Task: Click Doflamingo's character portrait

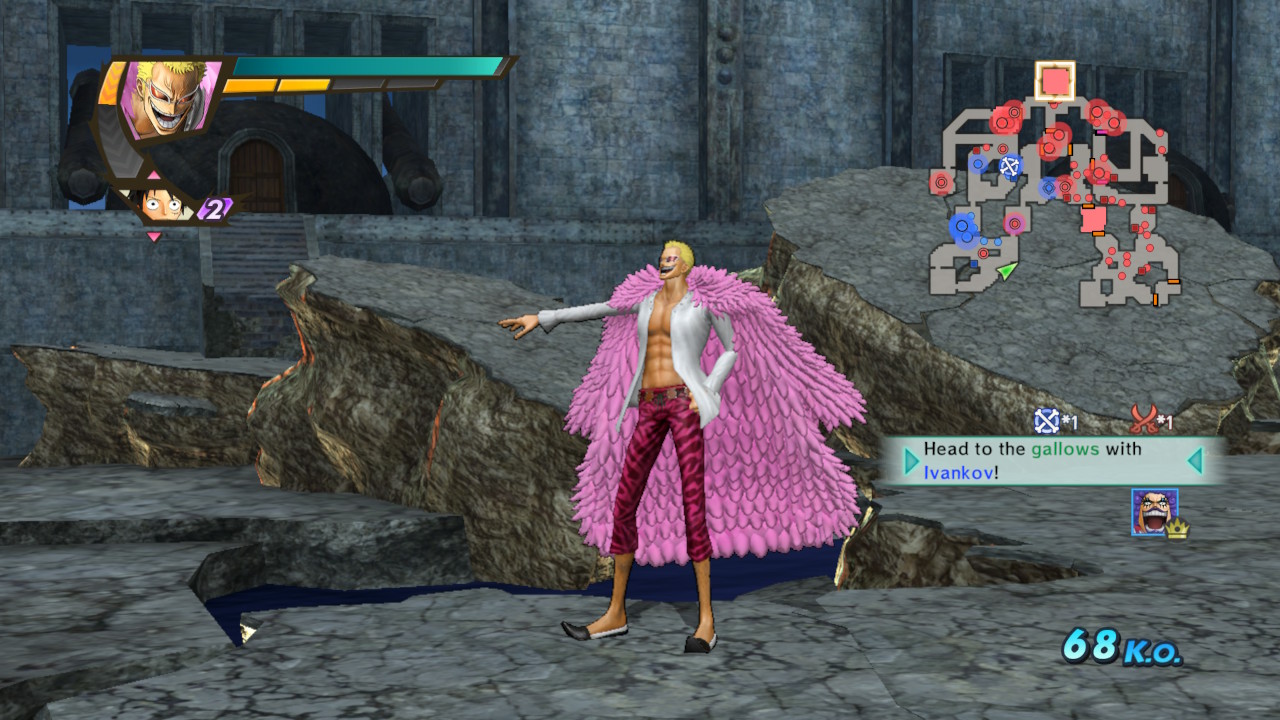Action: pyautogui.click(x=168, y=99)
